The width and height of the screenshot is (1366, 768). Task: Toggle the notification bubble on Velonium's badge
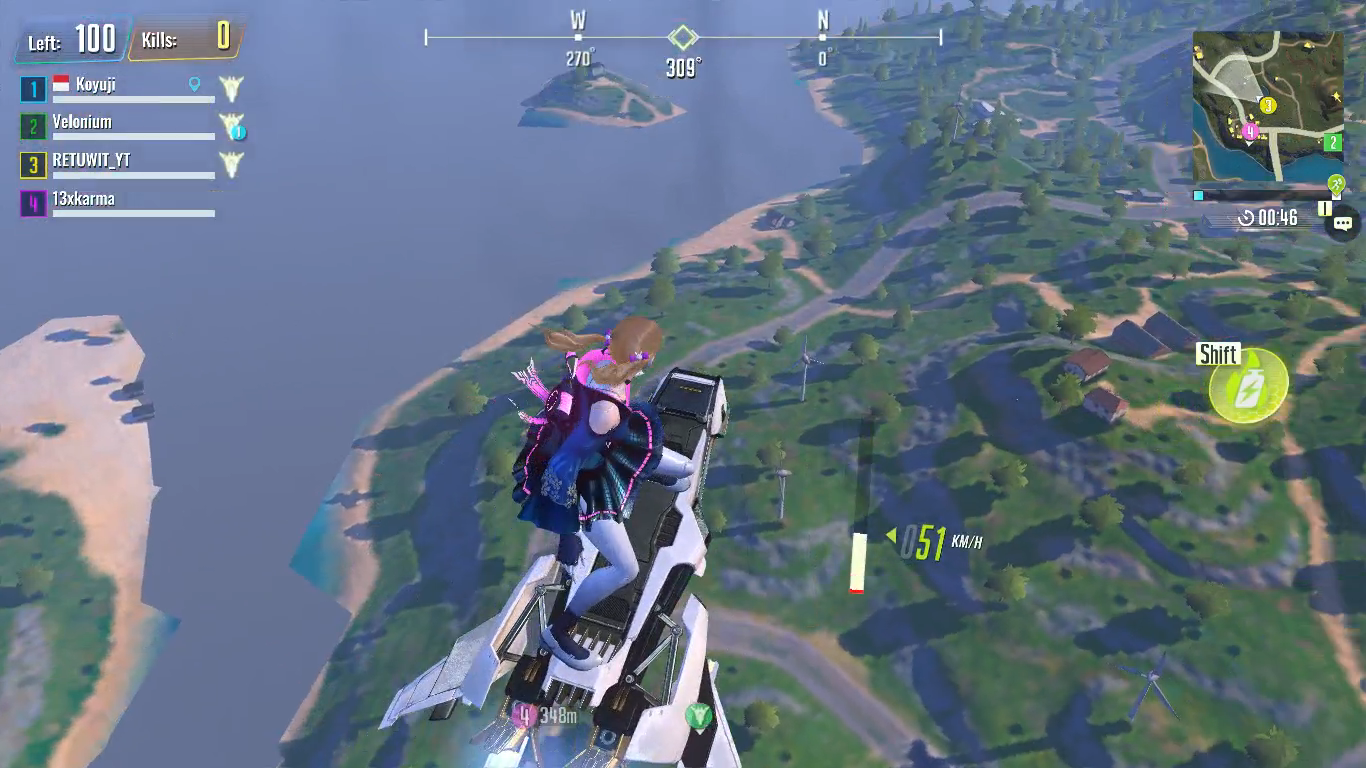tap(237, 132)
